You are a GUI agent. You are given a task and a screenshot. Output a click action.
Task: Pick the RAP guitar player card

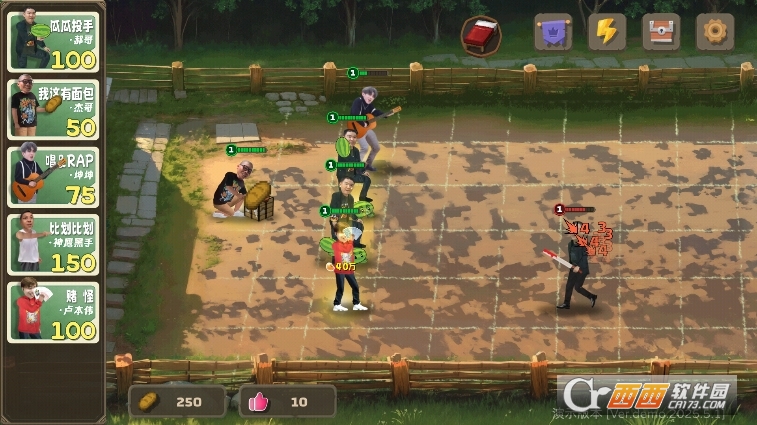pyautogui.click(x=54, y=175)
